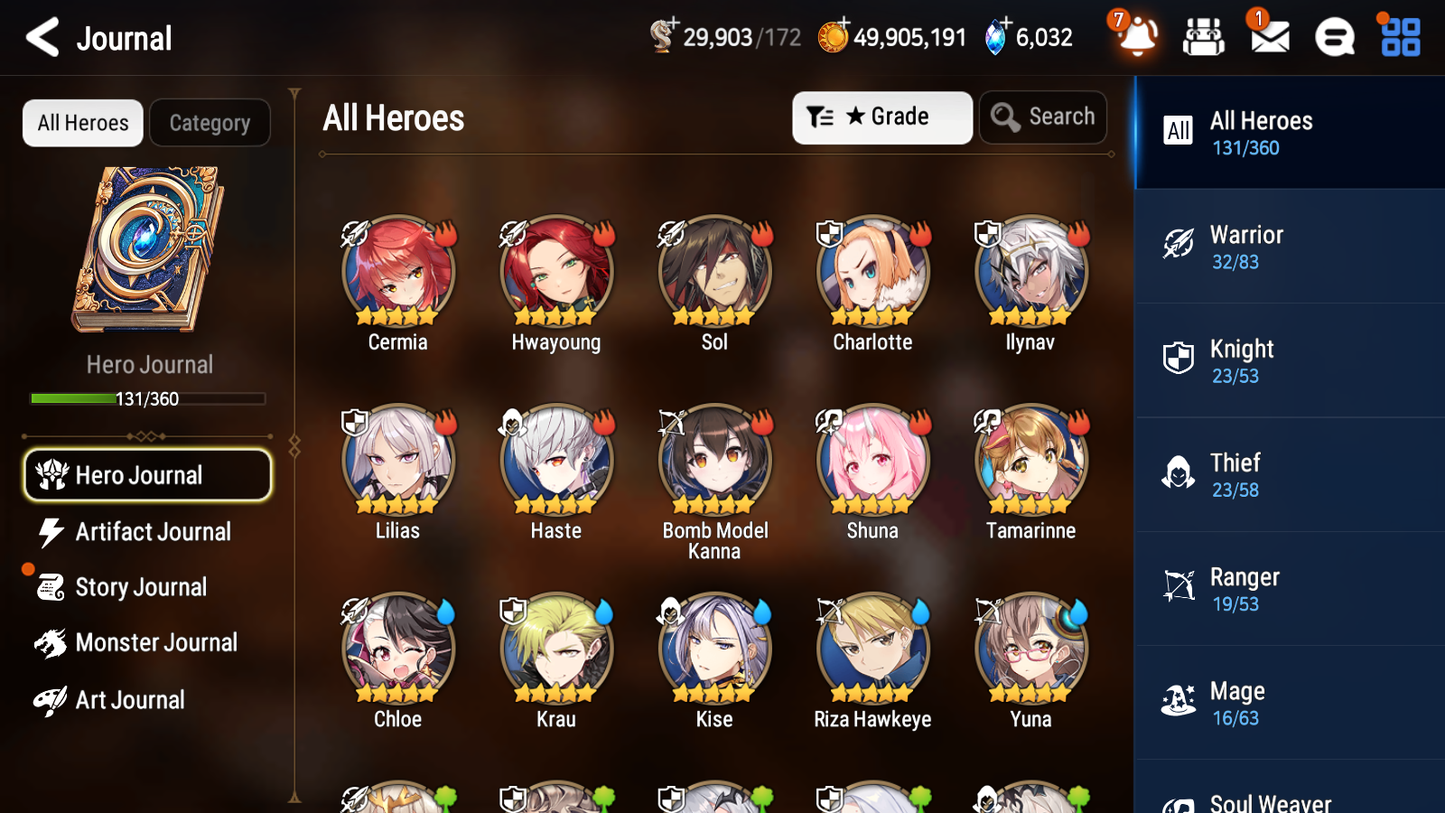The height and width of the screenshot is (813, 1445).
Task: Open the Artifact Journal
Action: (147, 532)
